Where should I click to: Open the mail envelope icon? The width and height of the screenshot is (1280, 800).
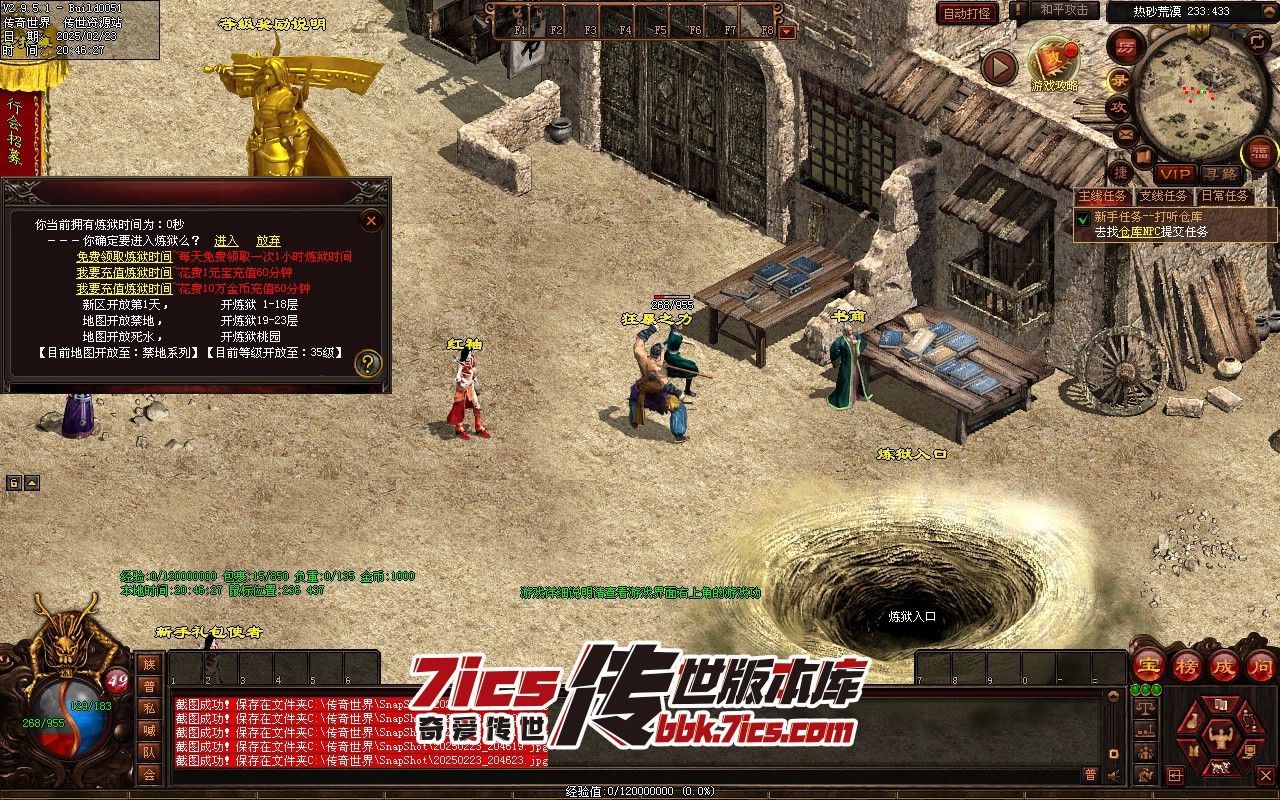coord(1126,134)
